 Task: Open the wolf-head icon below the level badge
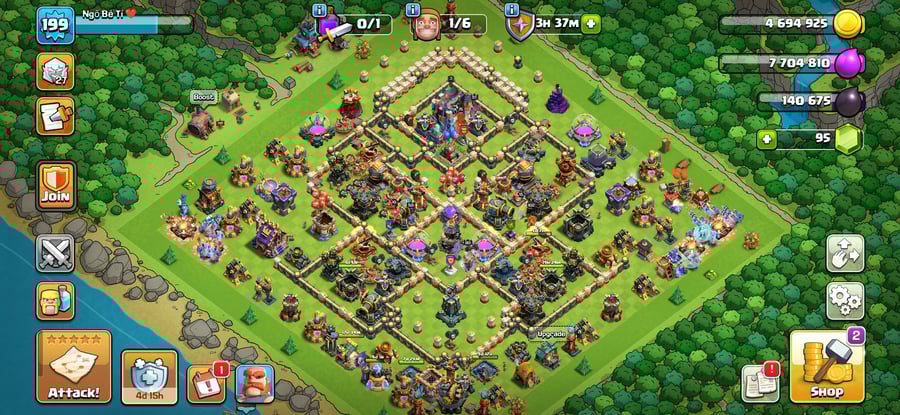(55, 72)
